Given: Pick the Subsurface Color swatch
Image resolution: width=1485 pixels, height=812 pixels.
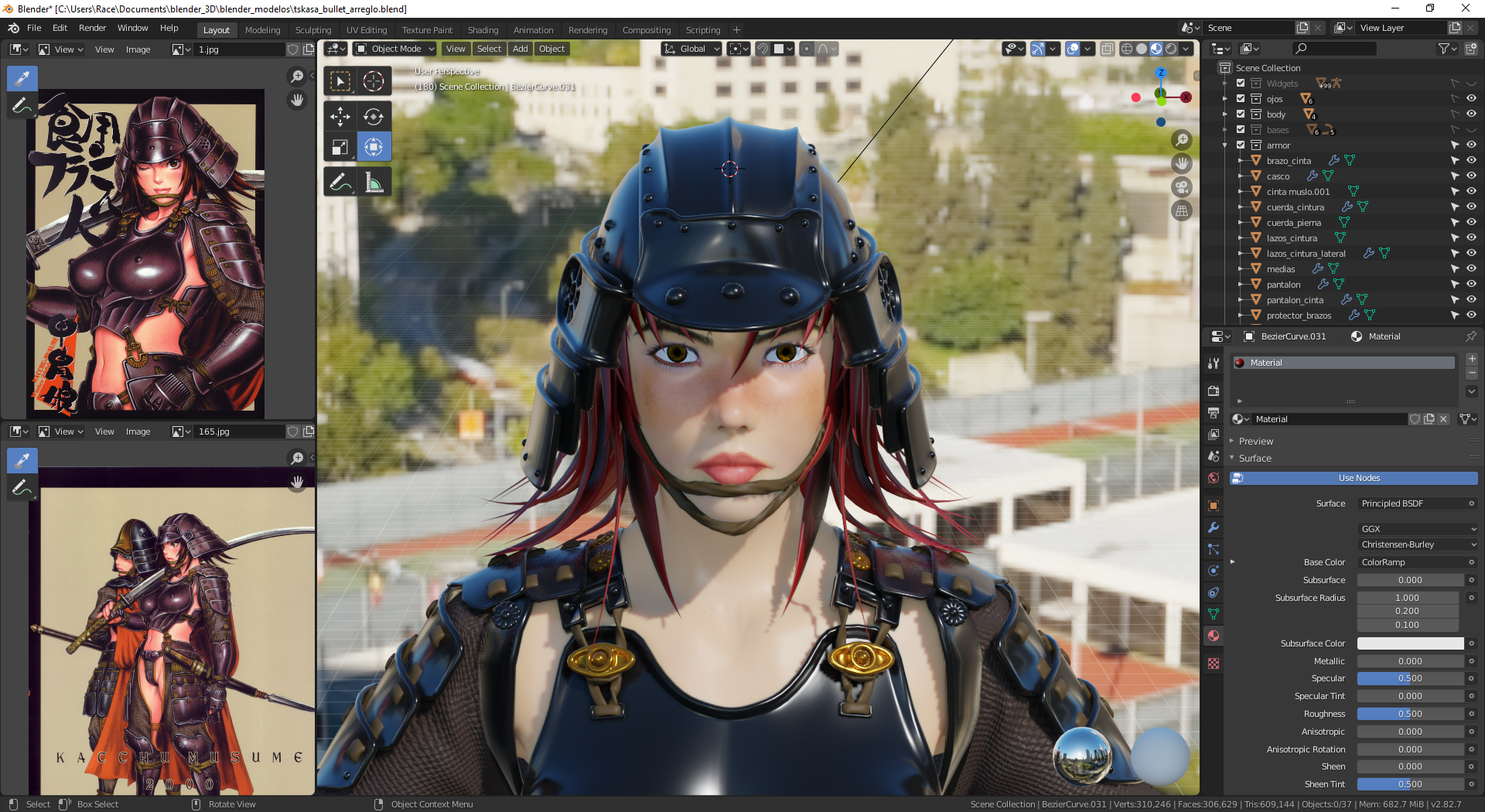Looking at the screenshot, I should (x=1409, y=643).
